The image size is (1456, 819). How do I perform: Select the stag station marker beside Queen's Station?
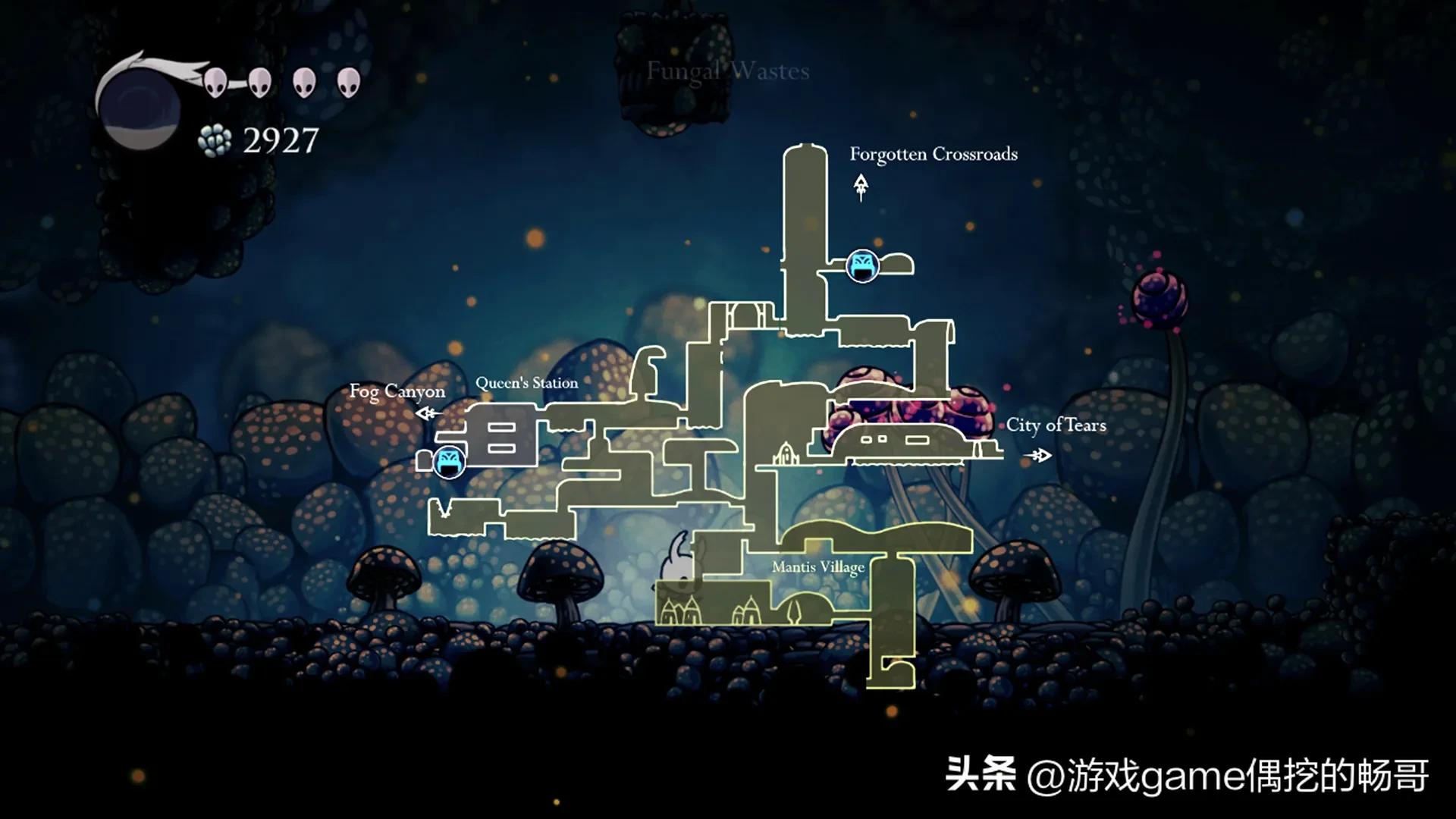coord(449,461)
